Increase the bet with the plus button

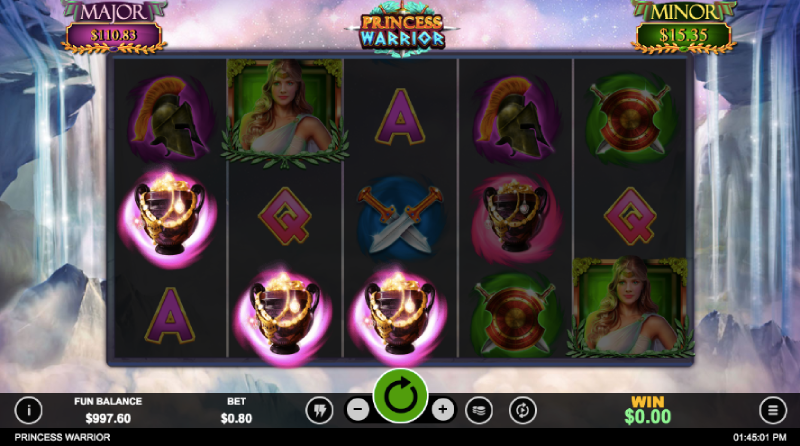click(x=443, y=409)
